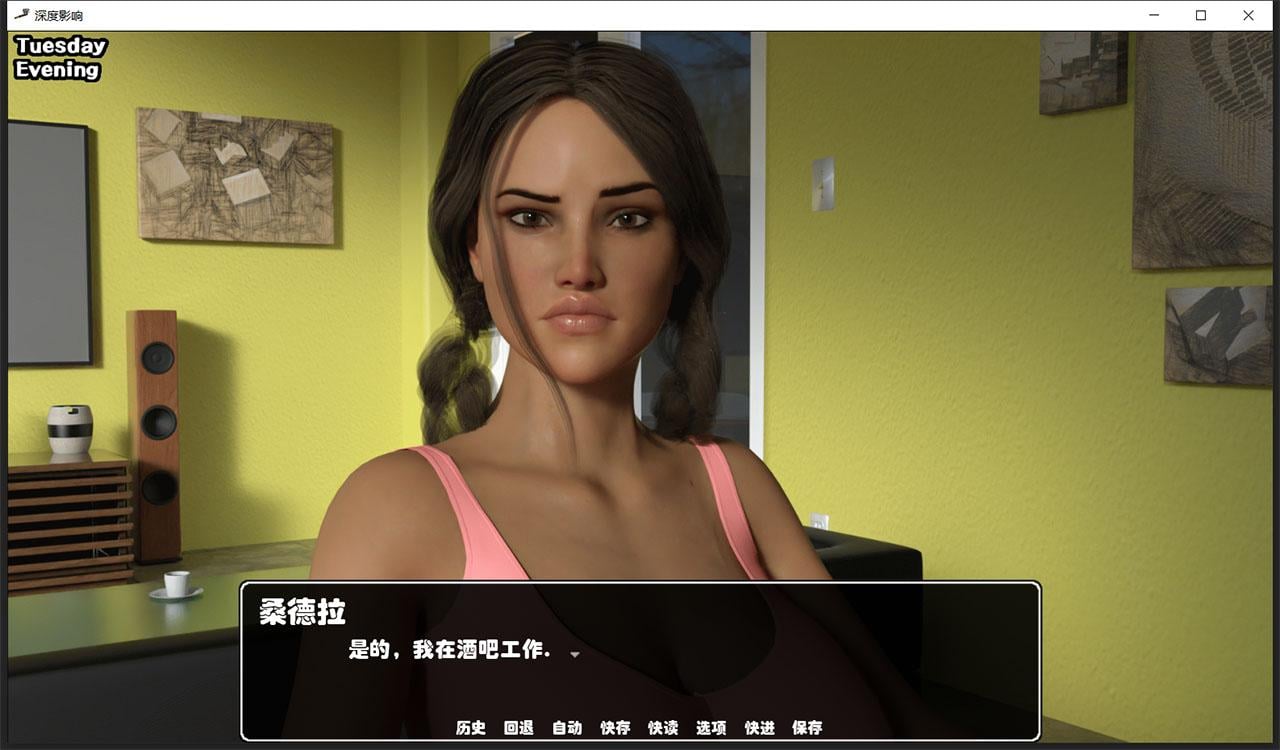Open the 选项 options screen

coord(711,729)
